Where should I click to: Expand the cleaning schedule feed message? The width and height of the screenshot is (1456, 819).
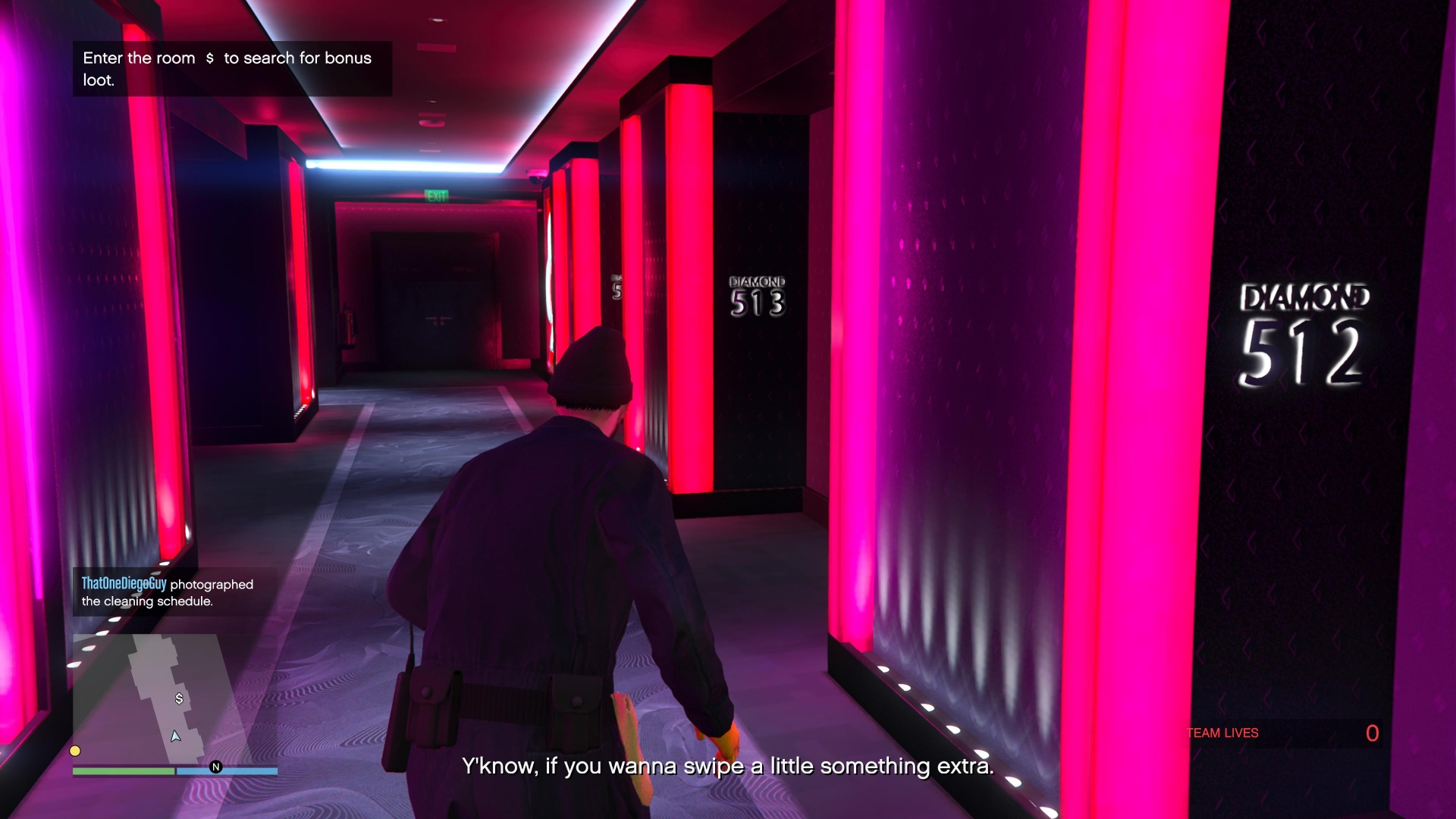[x=168, y=594]
